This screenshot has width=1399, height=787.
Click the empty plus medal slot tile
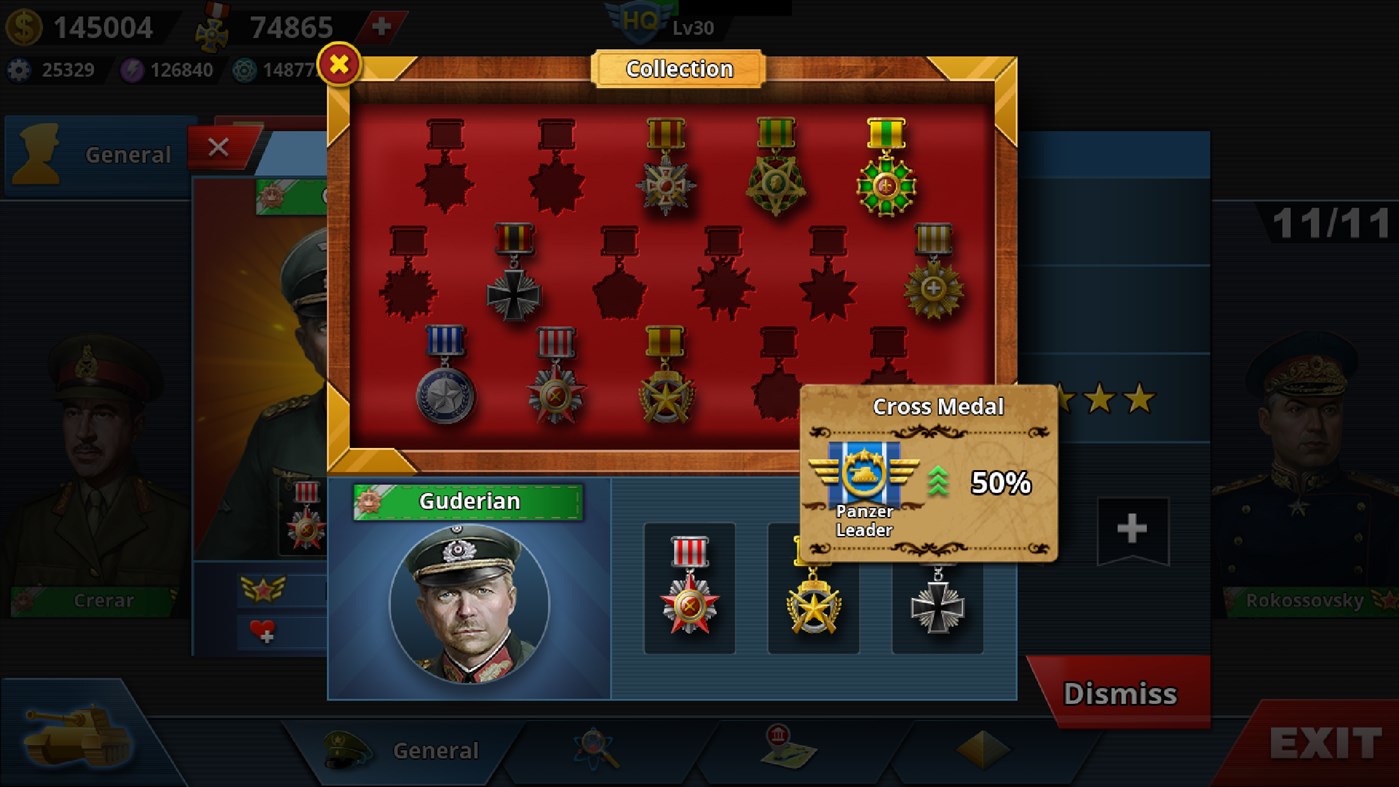click(1134, 531)
